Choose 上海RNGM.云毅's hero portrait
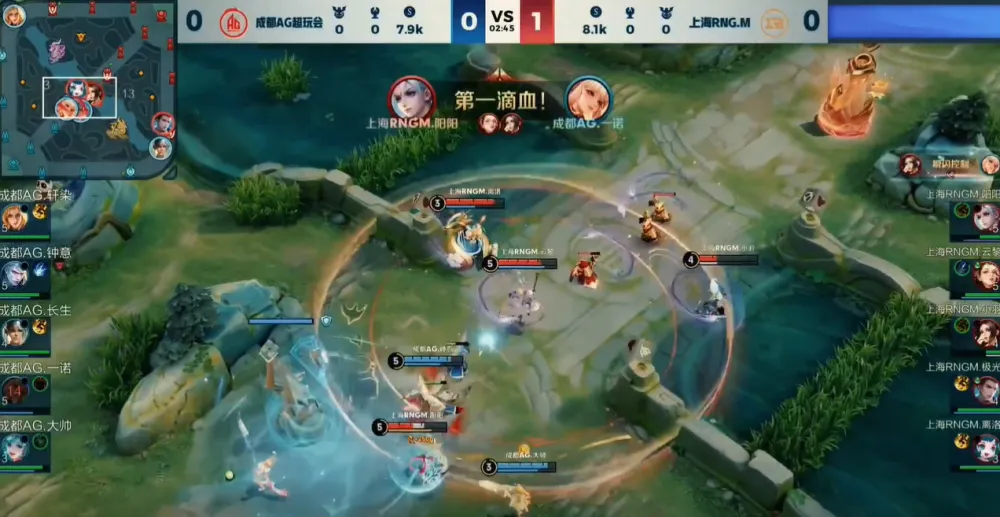 (x=986, y=275)
